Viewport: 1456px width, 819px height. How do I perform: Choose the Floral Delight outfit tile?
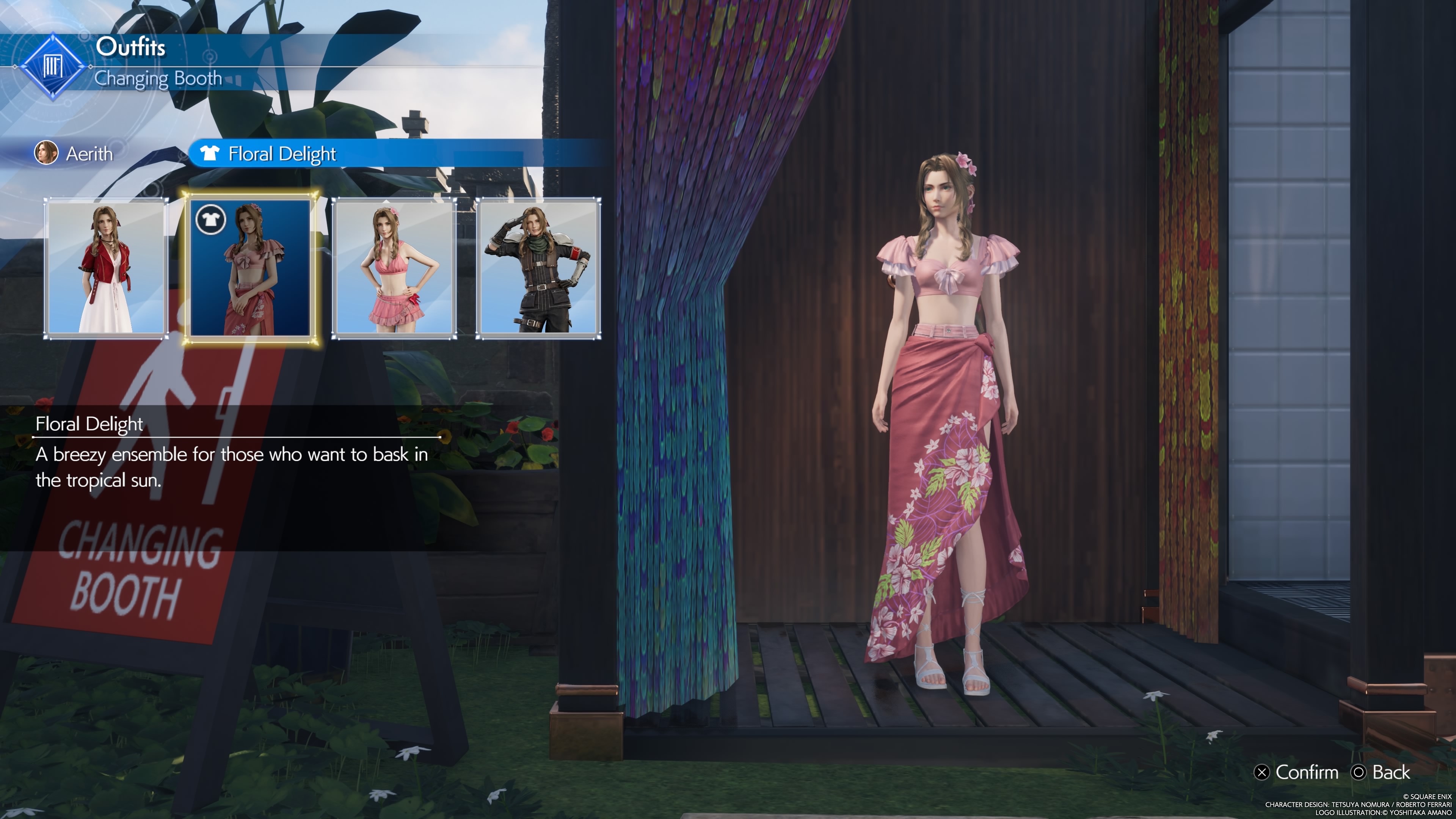250,268
